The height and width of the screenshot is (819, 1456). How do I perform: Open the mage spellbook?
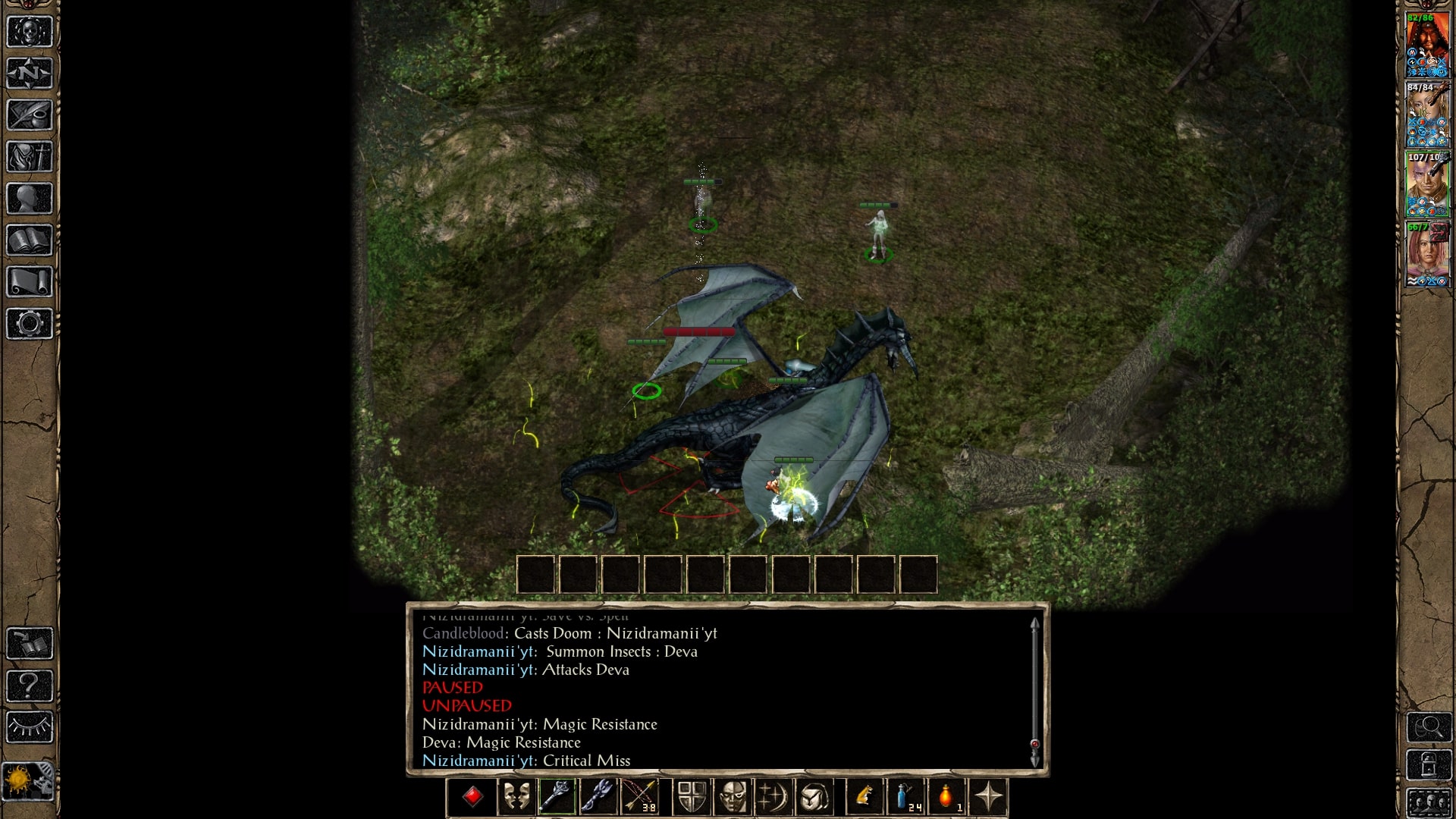click(x=30, y=240)
